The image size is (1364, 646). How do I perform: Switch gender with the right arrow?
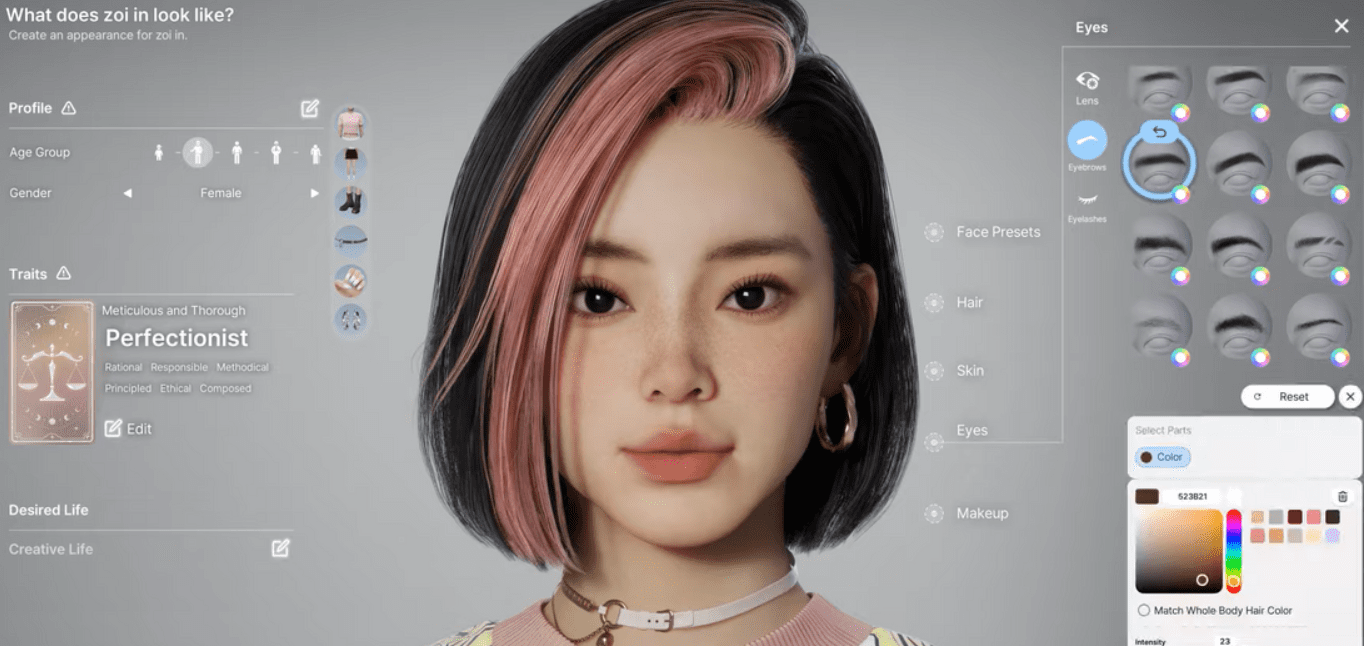pyautogui.click(x=314, y=193)
